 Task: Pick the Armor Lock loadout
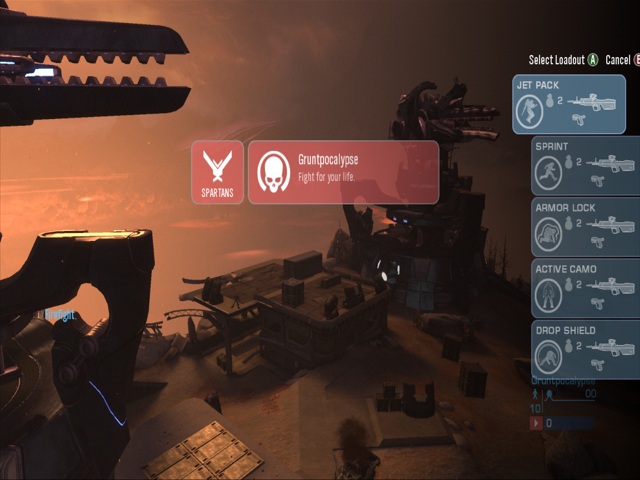[x=586, y=227]
